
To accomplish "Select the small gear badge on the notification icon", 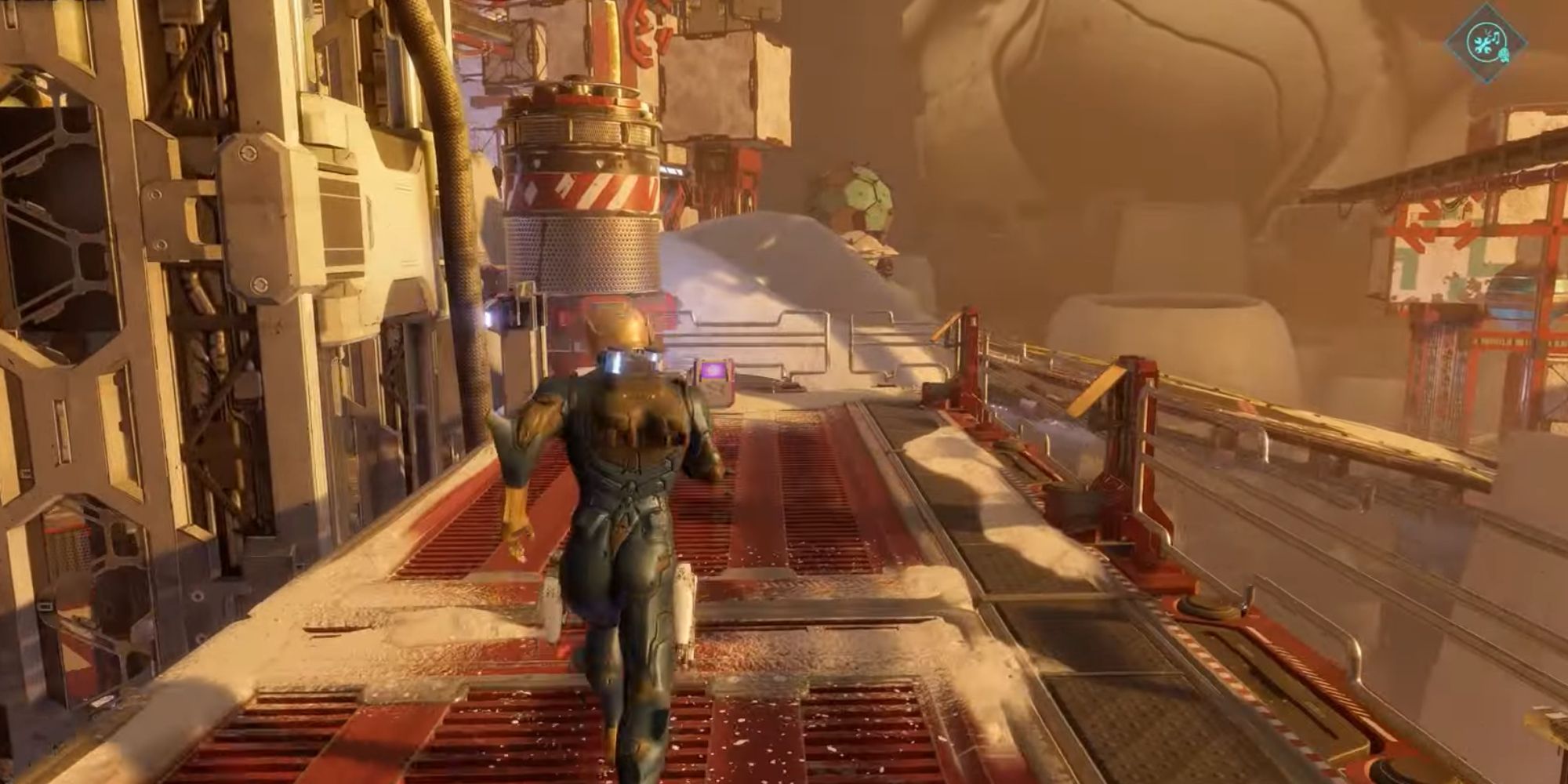I will coord(1504,55).
